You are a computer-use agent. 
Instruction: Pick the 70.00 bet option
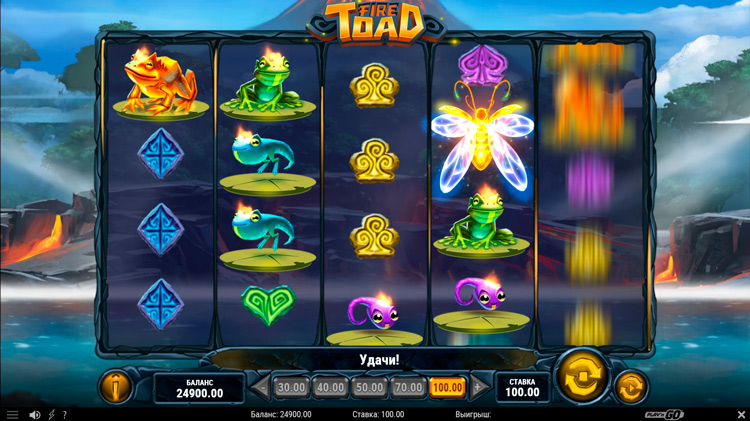[x=408, y=387]
